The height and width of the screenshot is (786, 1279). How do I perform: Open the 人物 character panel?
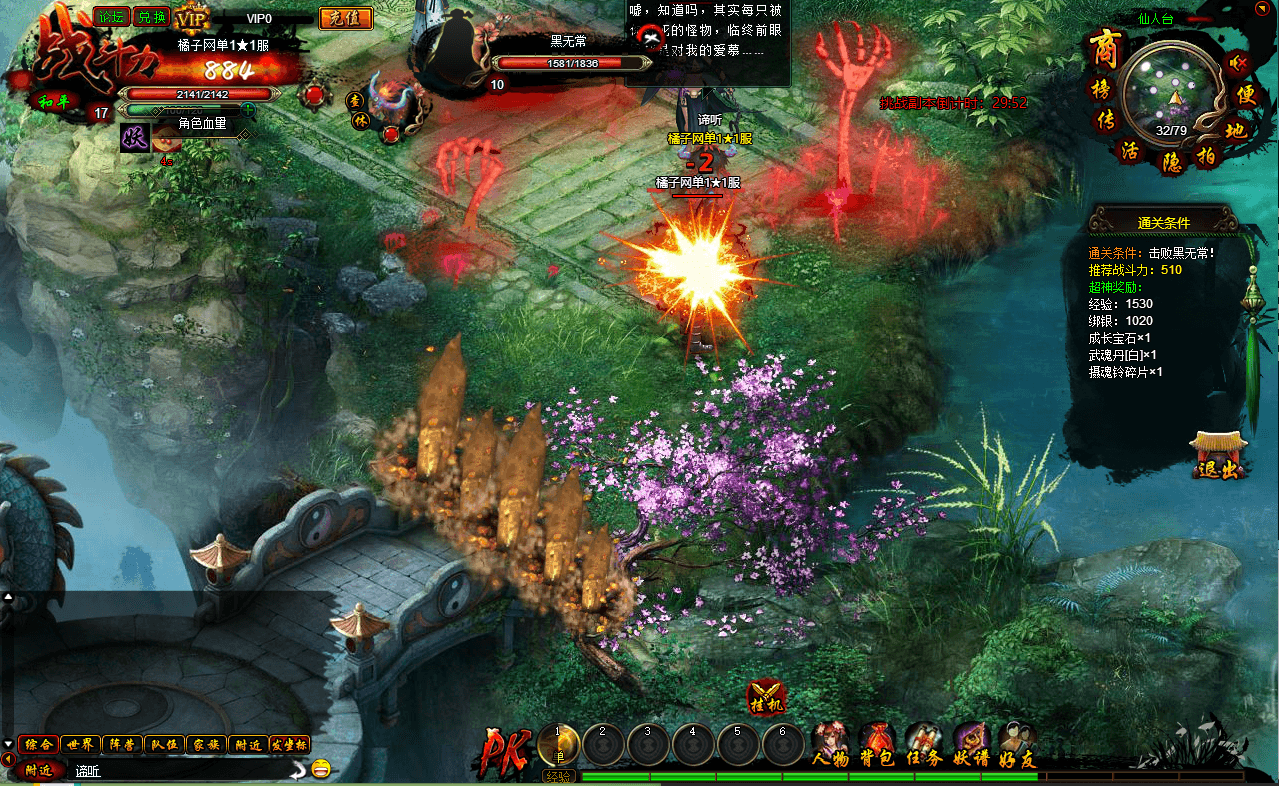tap(830, 745)
